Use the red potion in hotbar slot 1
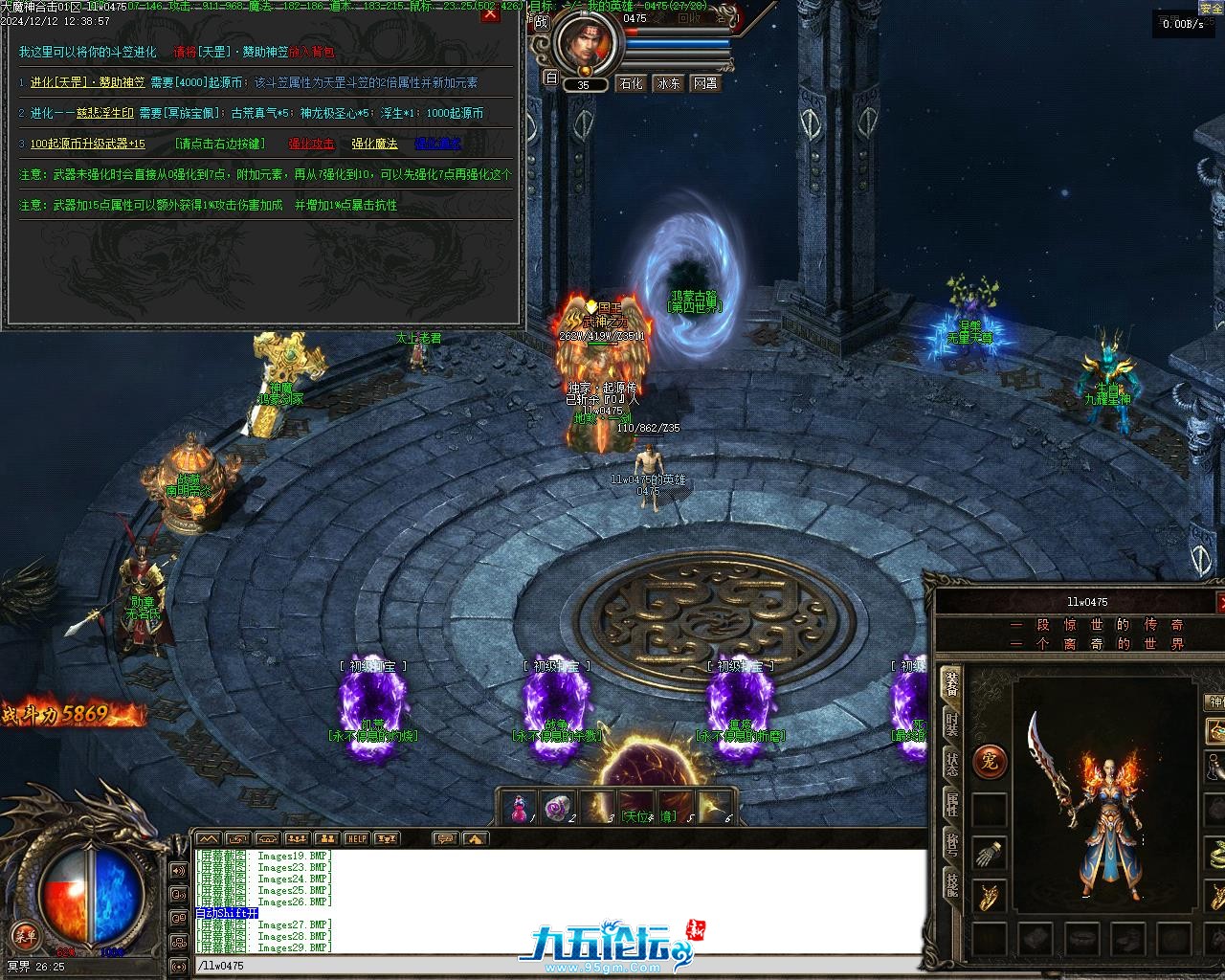1225x980 pixels. [518, 807]
